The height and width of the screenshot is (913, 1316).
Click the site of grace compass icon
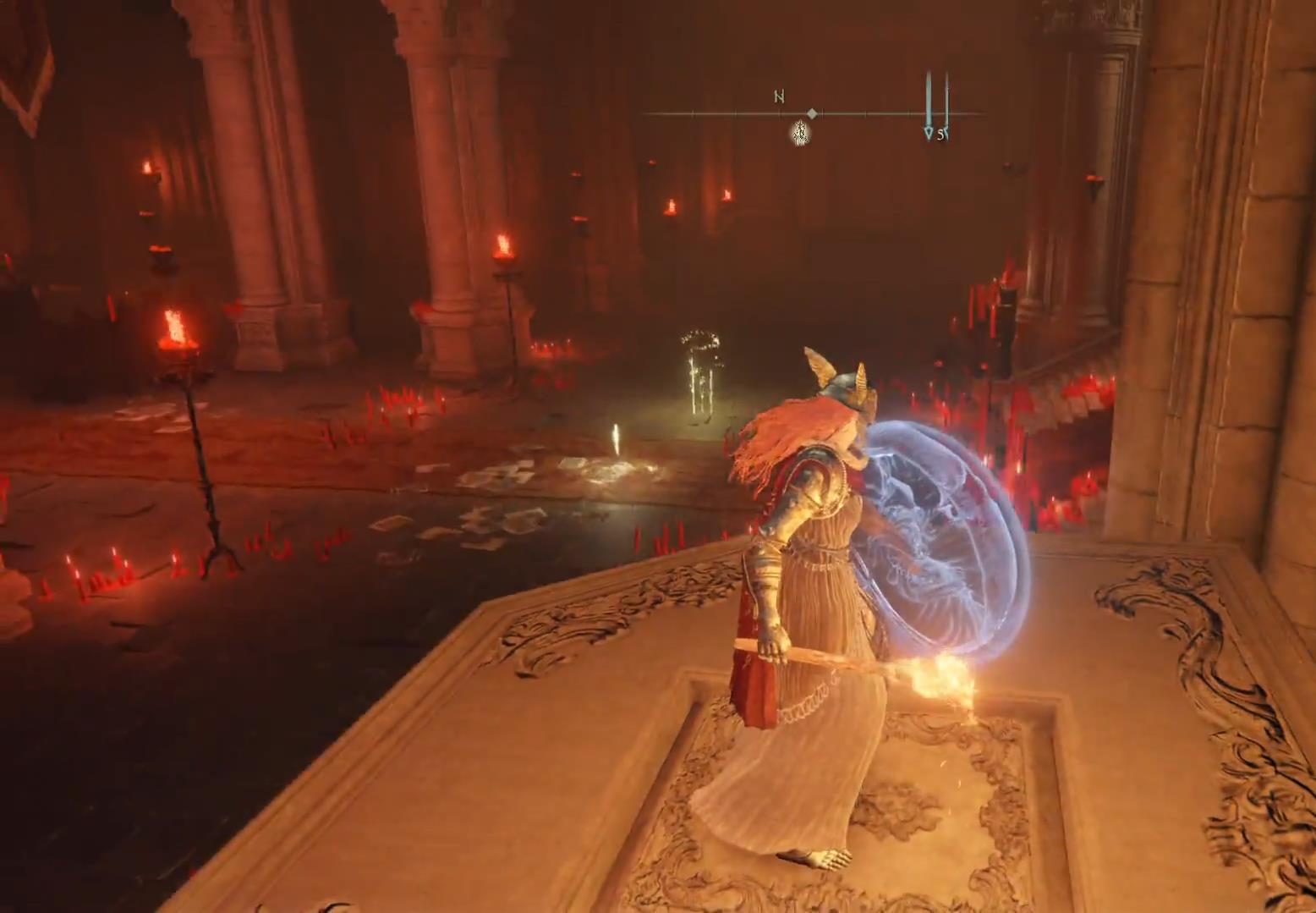click(799, 133)
